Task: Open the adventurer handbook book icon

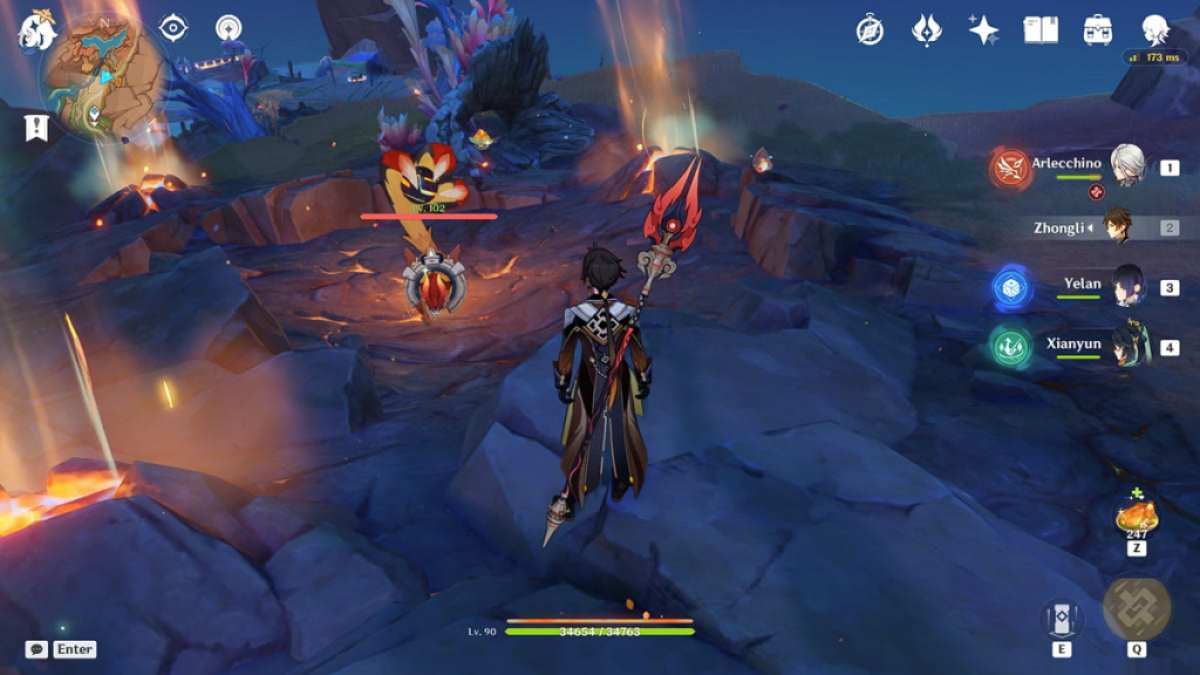Action: click(1040, 30)
